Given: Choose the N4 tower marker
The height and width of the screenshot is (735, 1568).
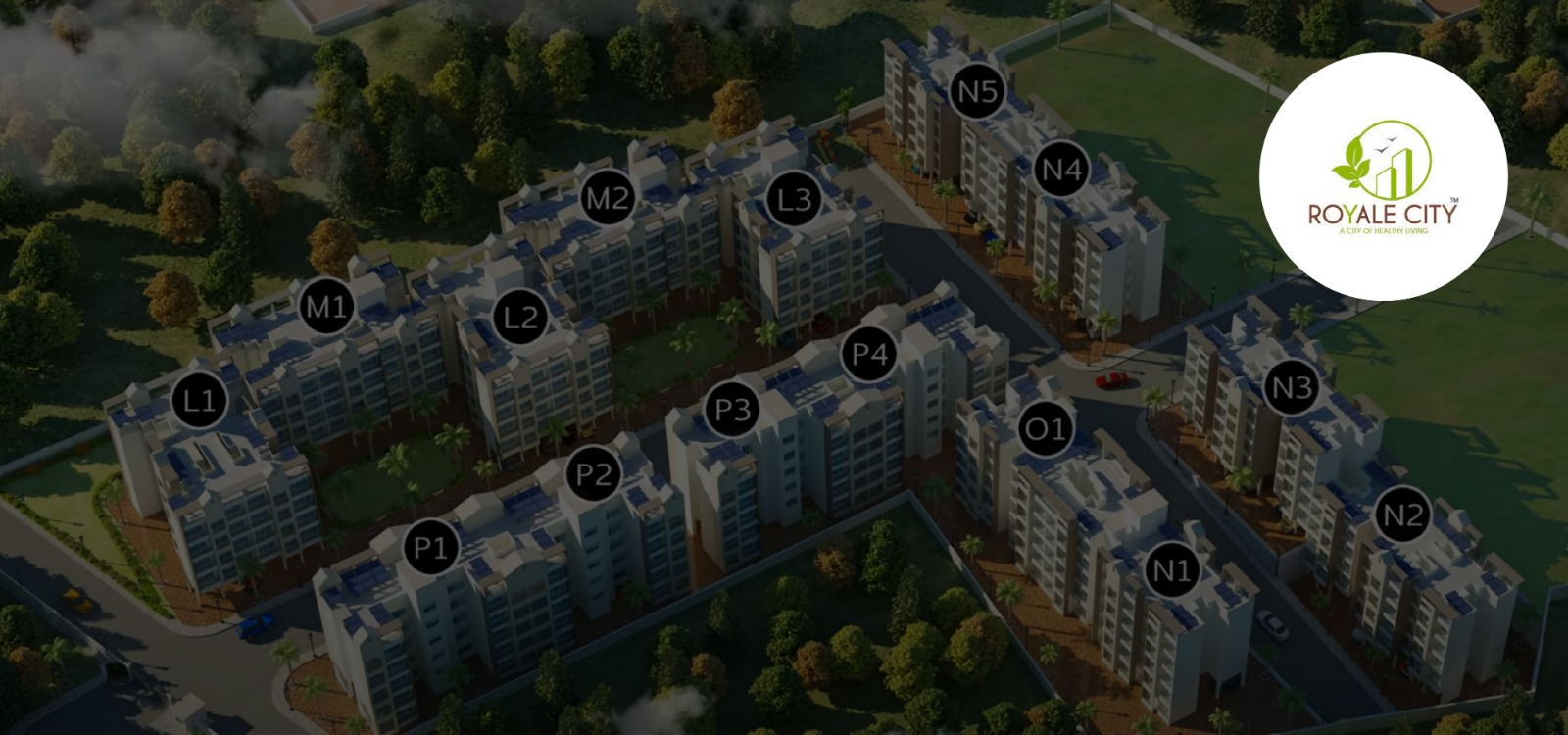Looking at the screenshot, I should click(1060, 171).
